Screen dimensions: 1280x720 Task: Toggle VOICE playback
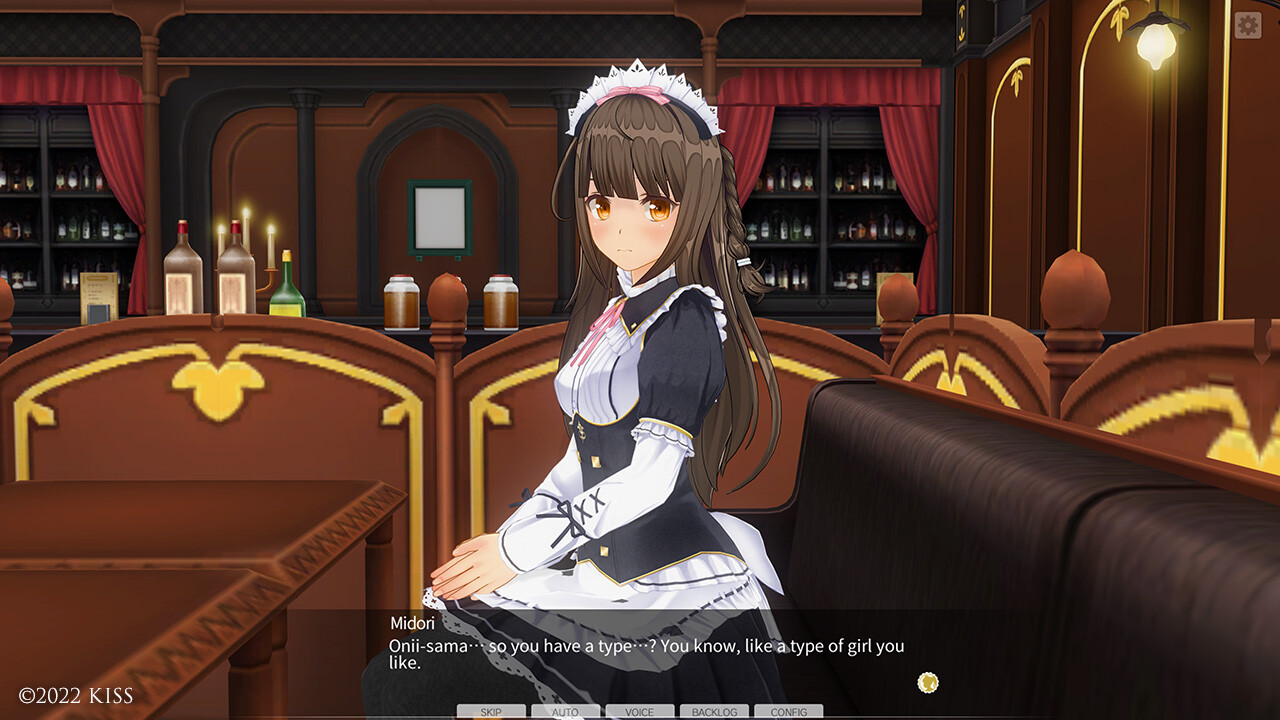(x=639, y=711)
